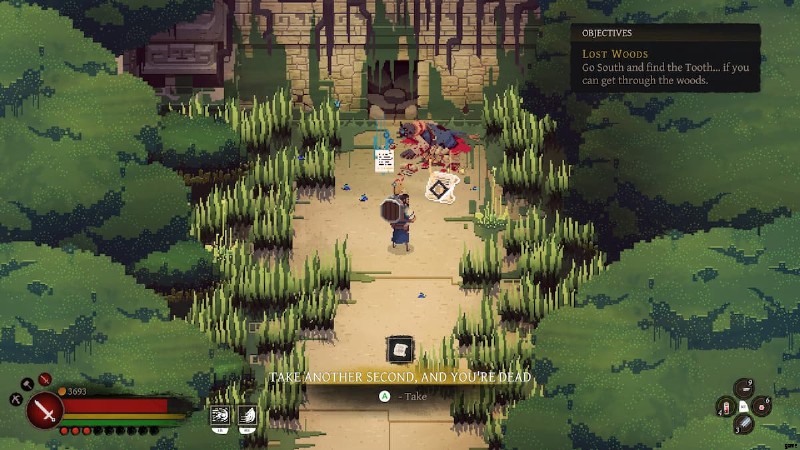Pick the pickaxe weapon slot
This screenshot has width=800, height=450.
tap(17, 399)
